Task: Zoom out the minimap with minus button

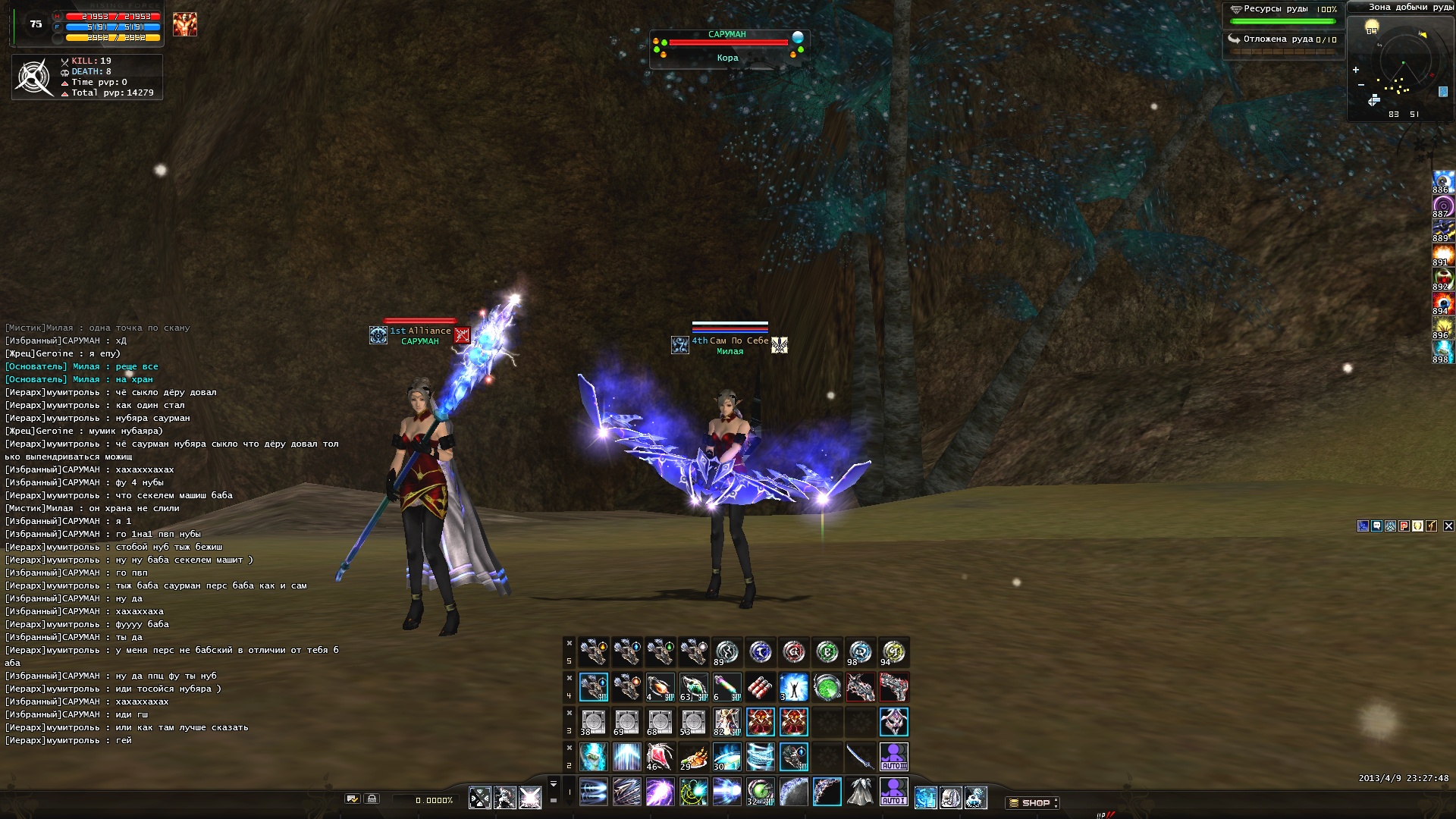Action: pos(1361,84)
